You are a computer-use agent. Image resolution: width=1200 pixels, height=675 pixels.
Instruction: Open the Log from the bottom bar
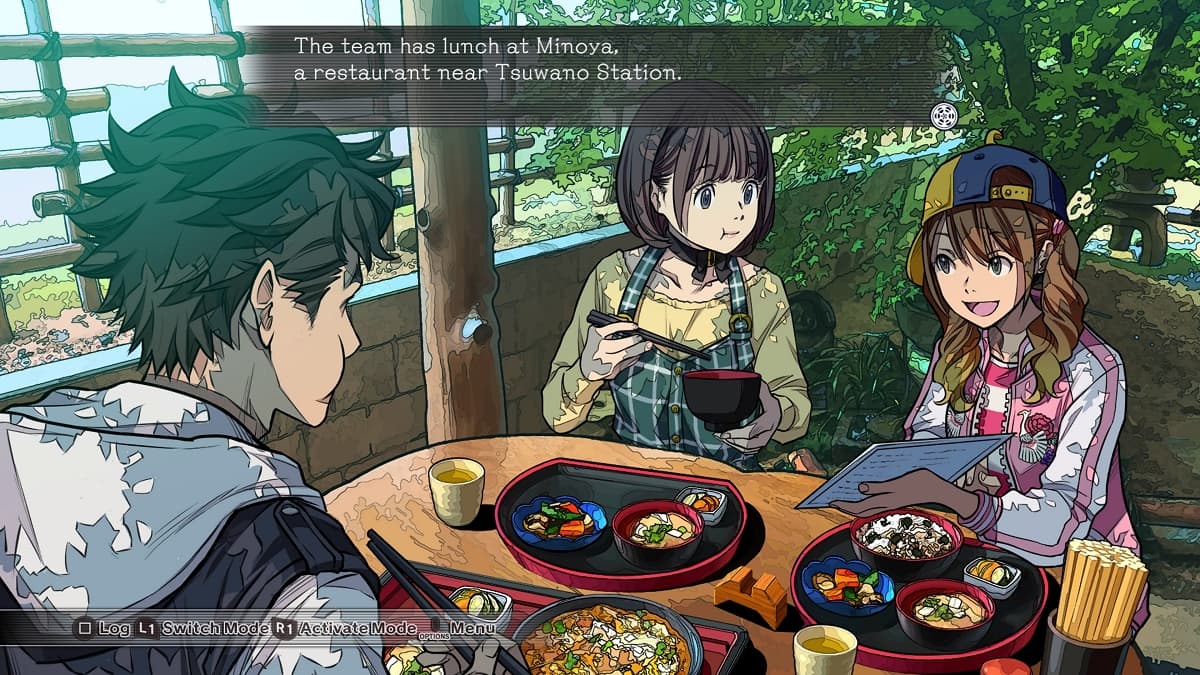[104, 628]
